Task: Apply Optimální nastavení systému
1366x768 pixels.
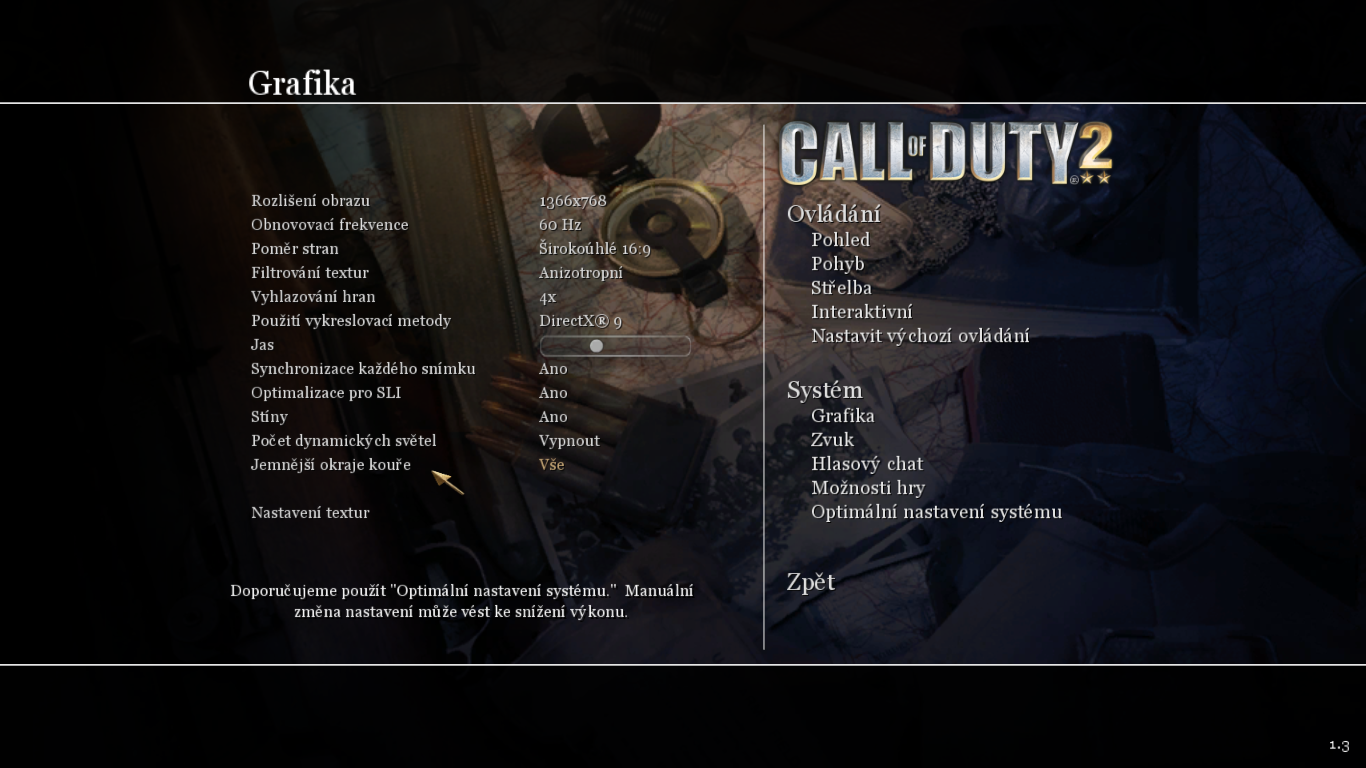Action: tap(936, 512)
